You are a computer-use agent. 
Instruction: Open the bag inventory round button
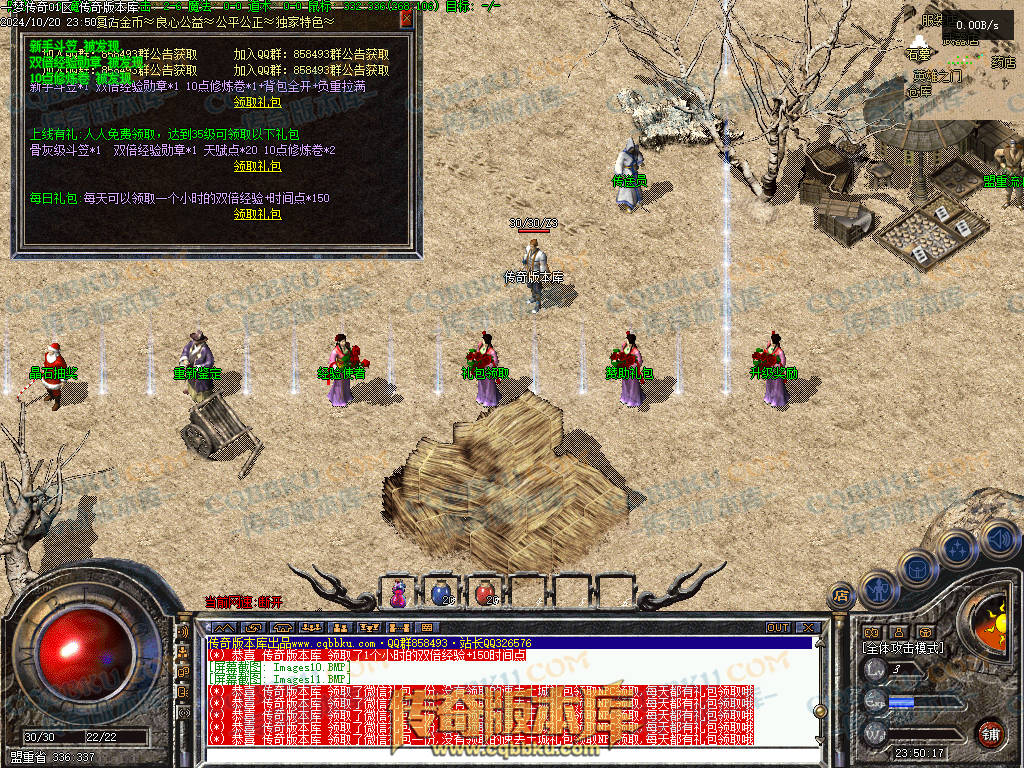pos(916,567)
